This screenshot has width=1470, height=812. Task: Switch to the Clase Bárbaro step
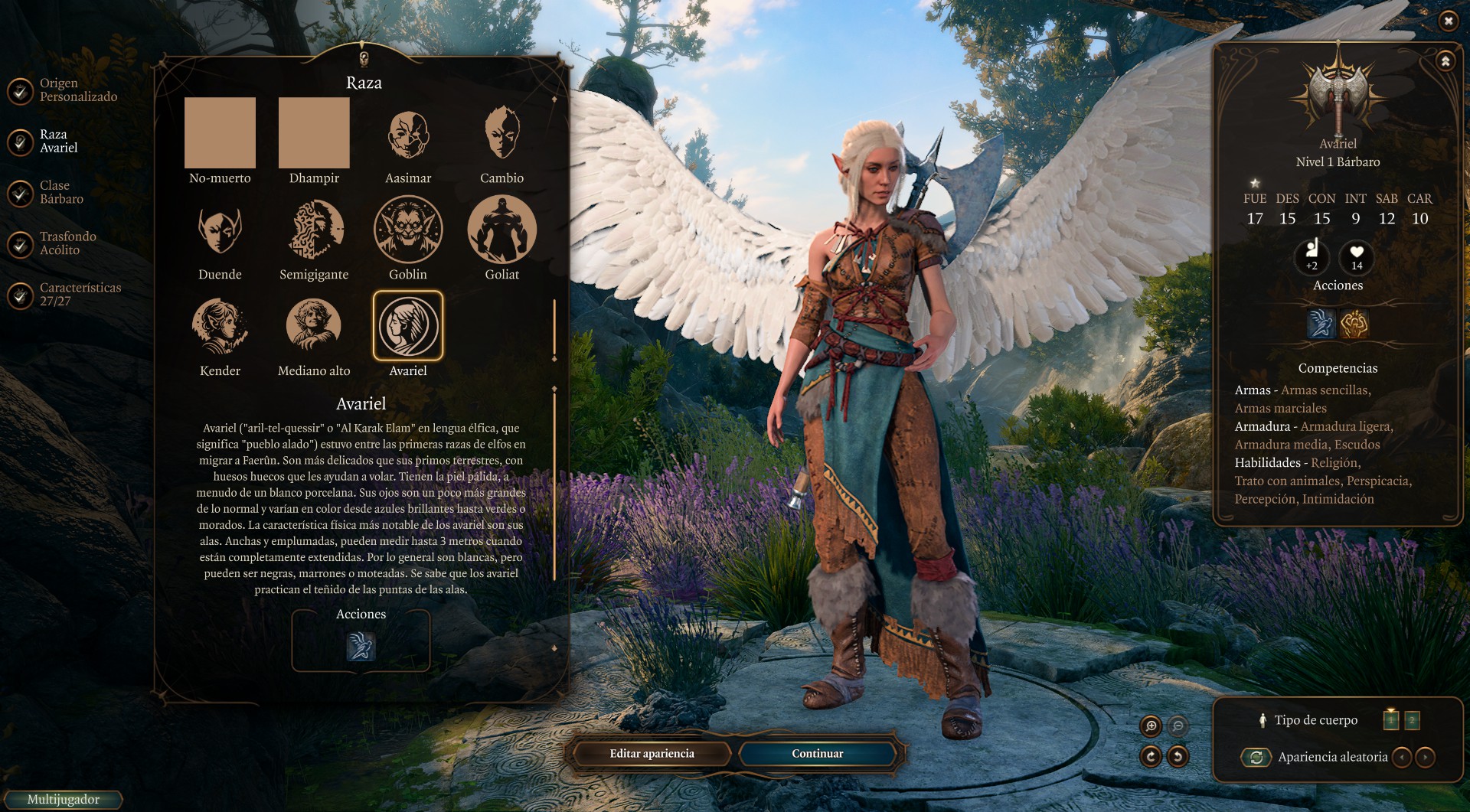[60, 192]
